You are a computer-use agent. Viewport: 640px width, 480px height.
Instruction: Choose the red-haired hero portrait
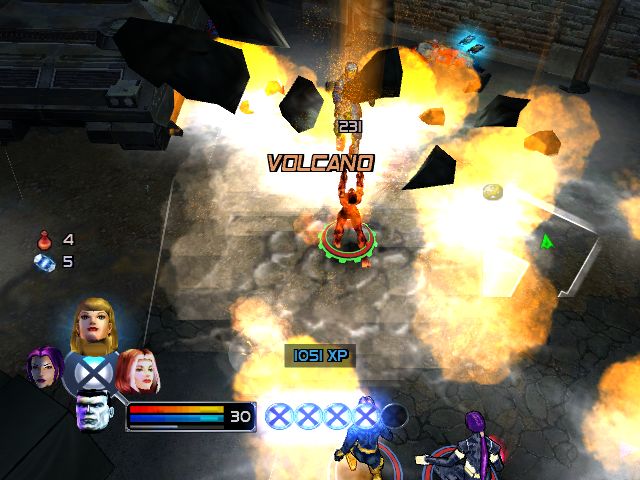pyautogui.click(x=137, y=372)
